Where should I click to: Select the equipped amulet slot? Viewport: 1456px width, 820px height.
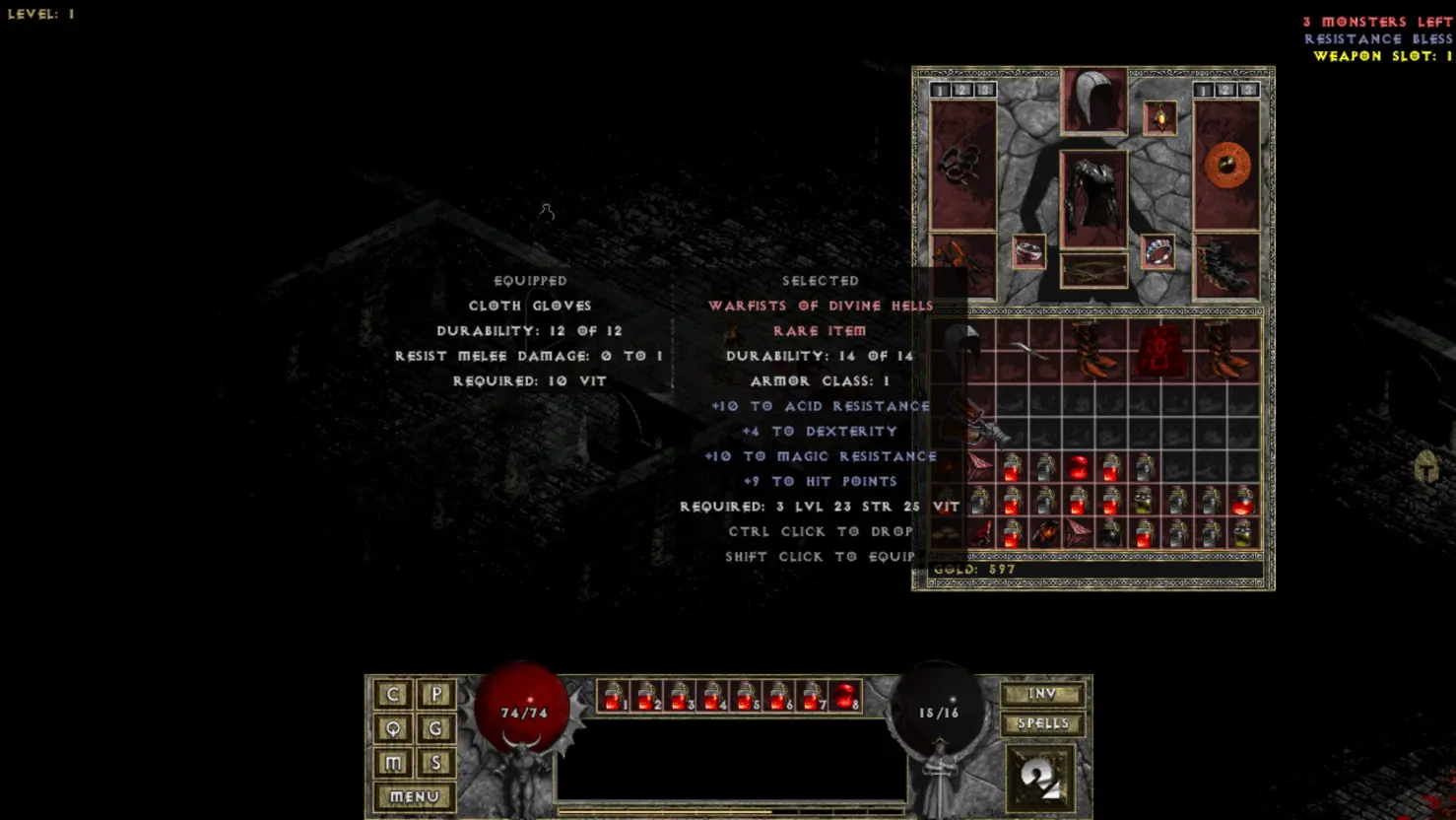1159,118
